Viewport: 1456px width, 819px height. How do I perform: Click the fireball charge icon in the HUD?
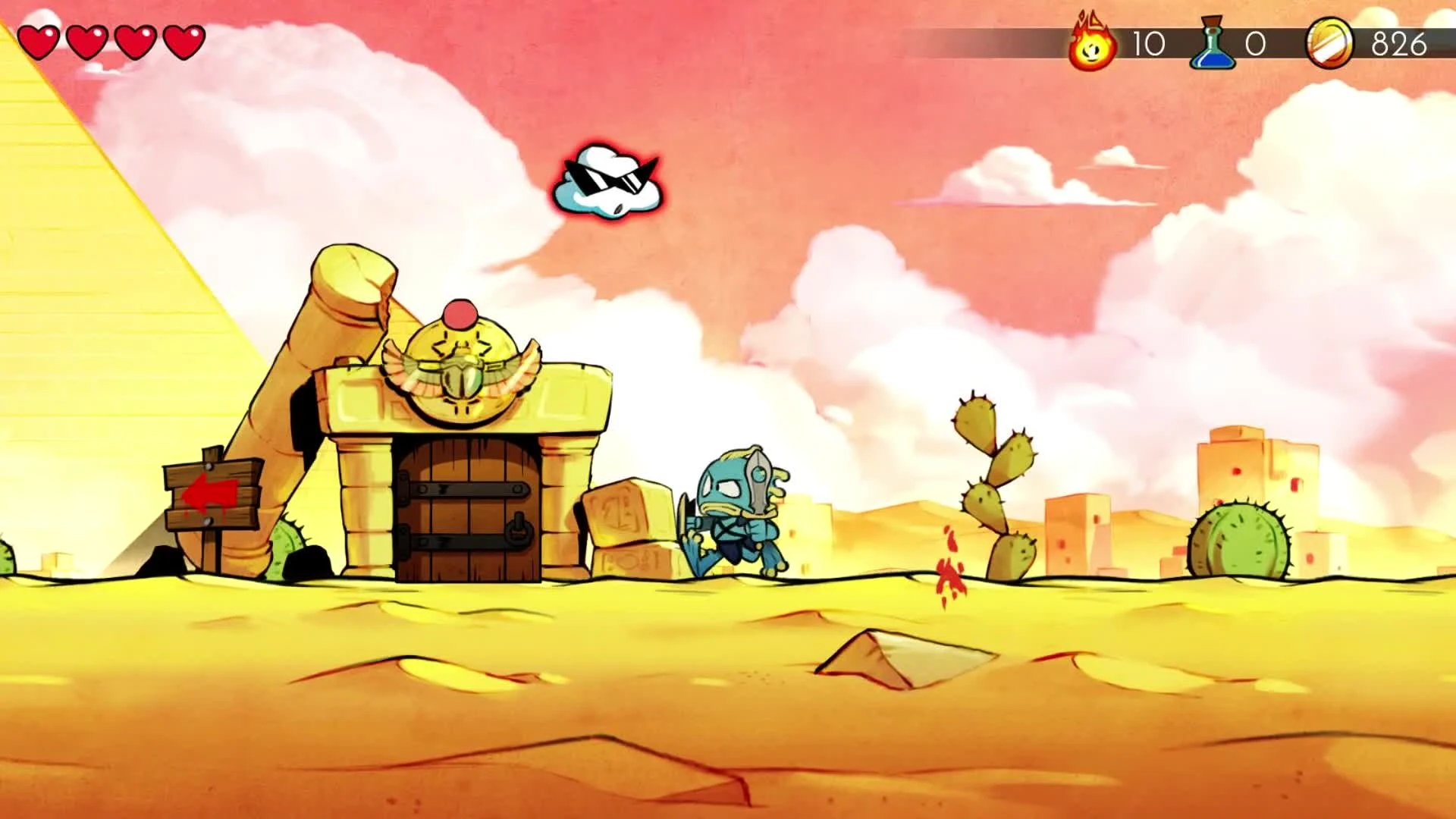point(1092,43)
